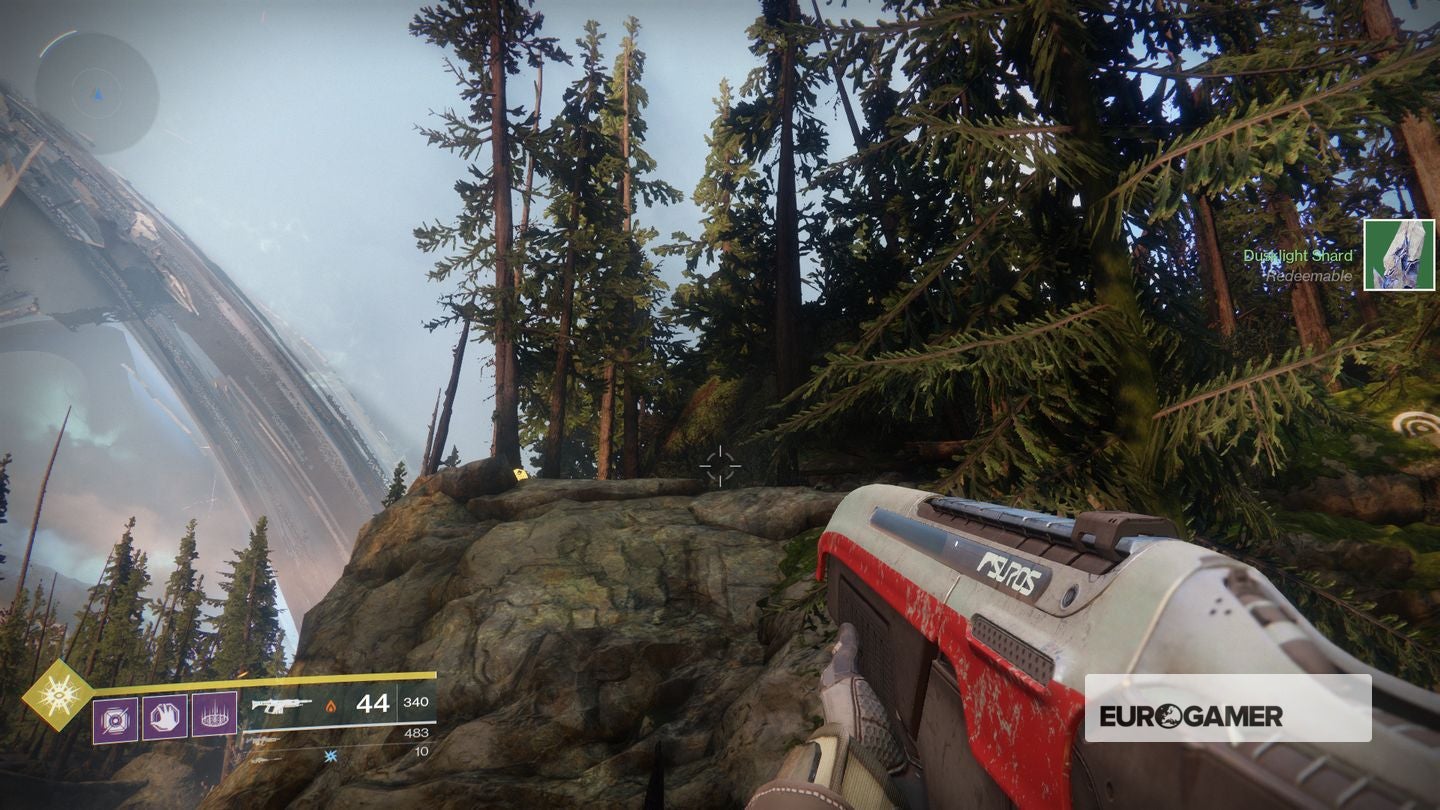The height and width of the screenshot is (810, 1440).
Task: Select the reserve ammo count 340
Action: [x=414, y=704]
